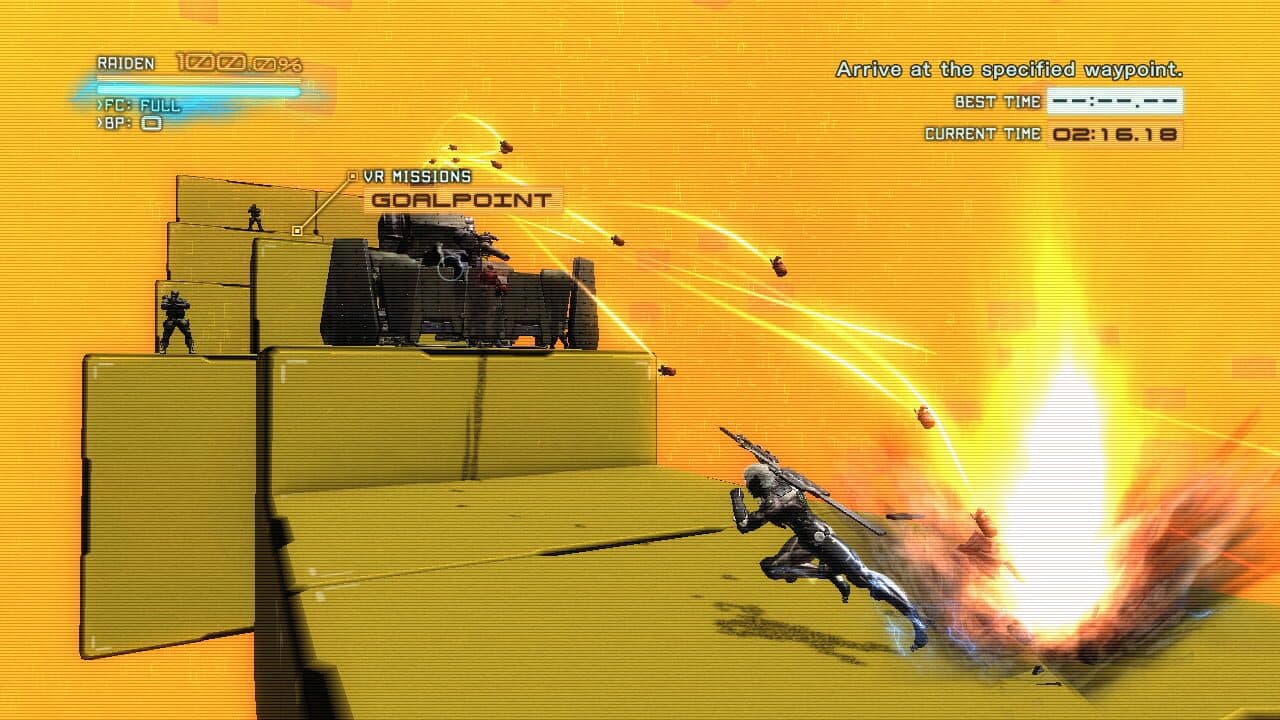
Task: Click the BP ammo indicator icon
Action: [x=150, y=122]
